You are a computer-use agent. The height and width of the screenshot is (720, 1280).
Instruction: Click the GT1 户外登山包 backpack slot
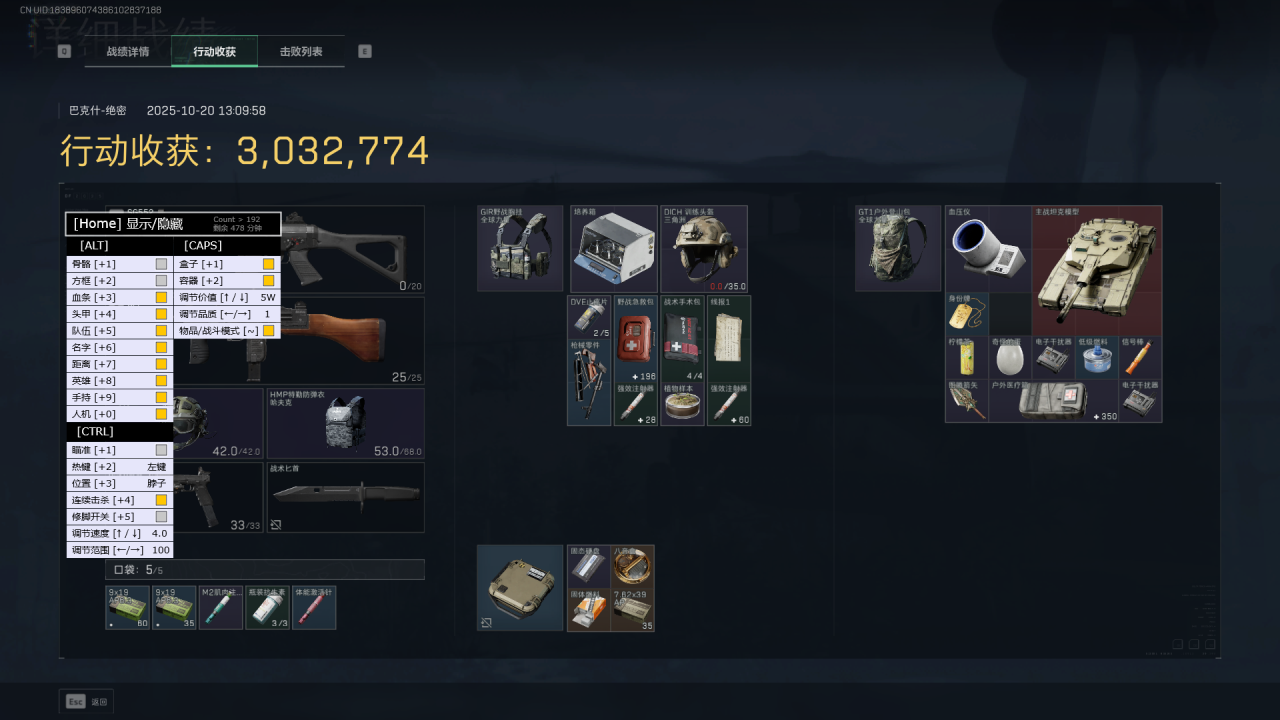(898, 249)
